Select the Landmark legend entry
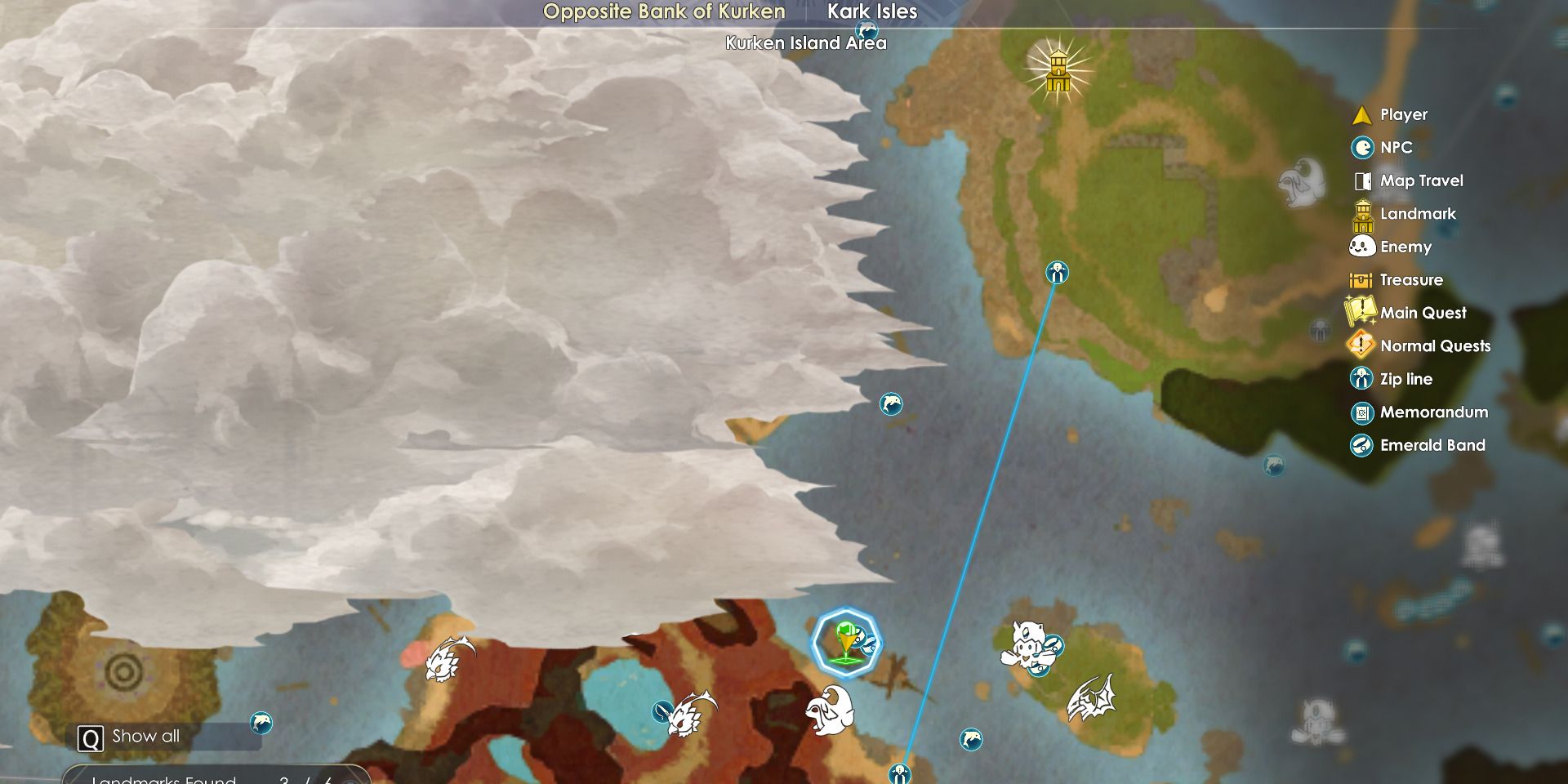Viewport: 1568px width, 784px height. 1418,214
